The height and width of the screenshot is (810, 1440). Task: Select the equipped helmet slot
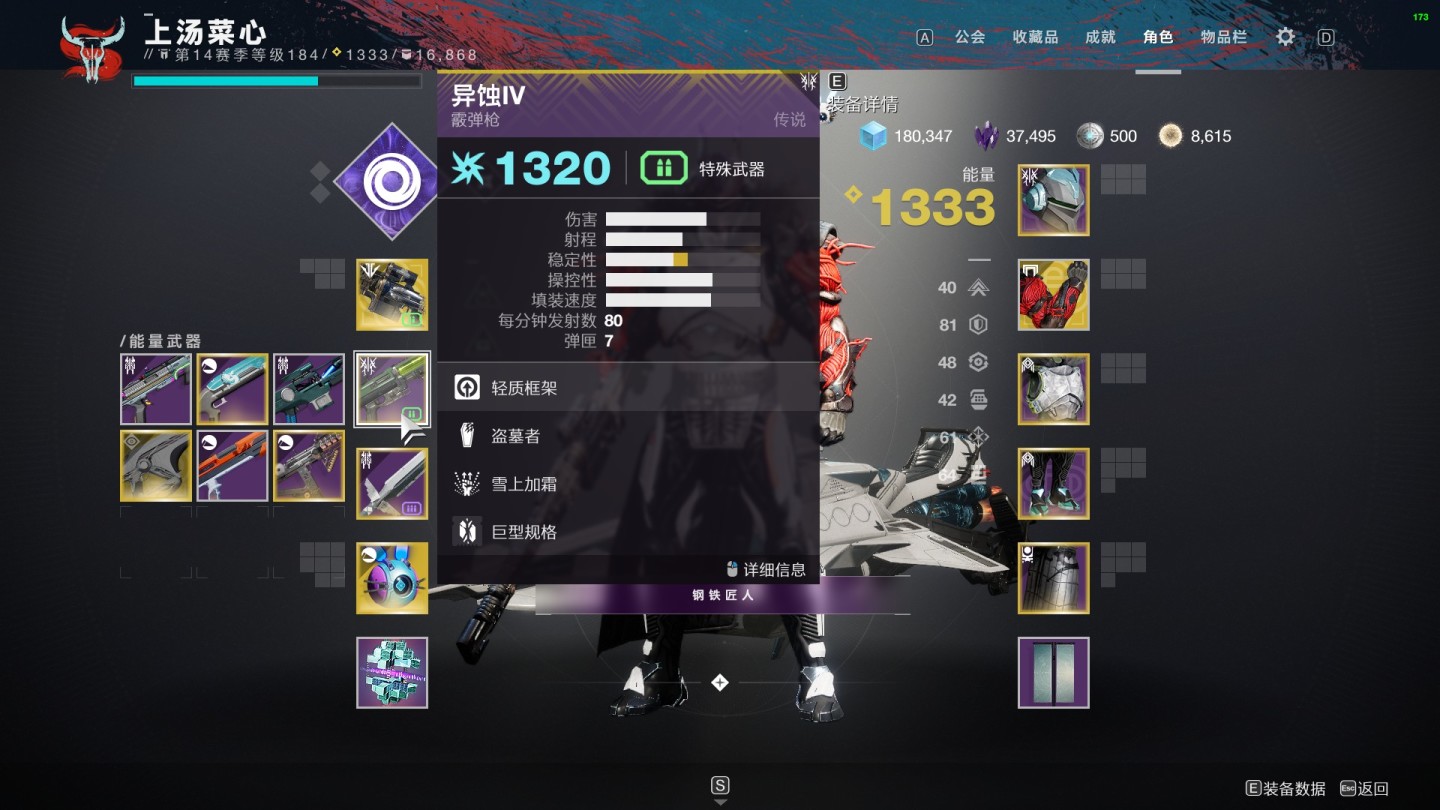tap(1054, 200)
